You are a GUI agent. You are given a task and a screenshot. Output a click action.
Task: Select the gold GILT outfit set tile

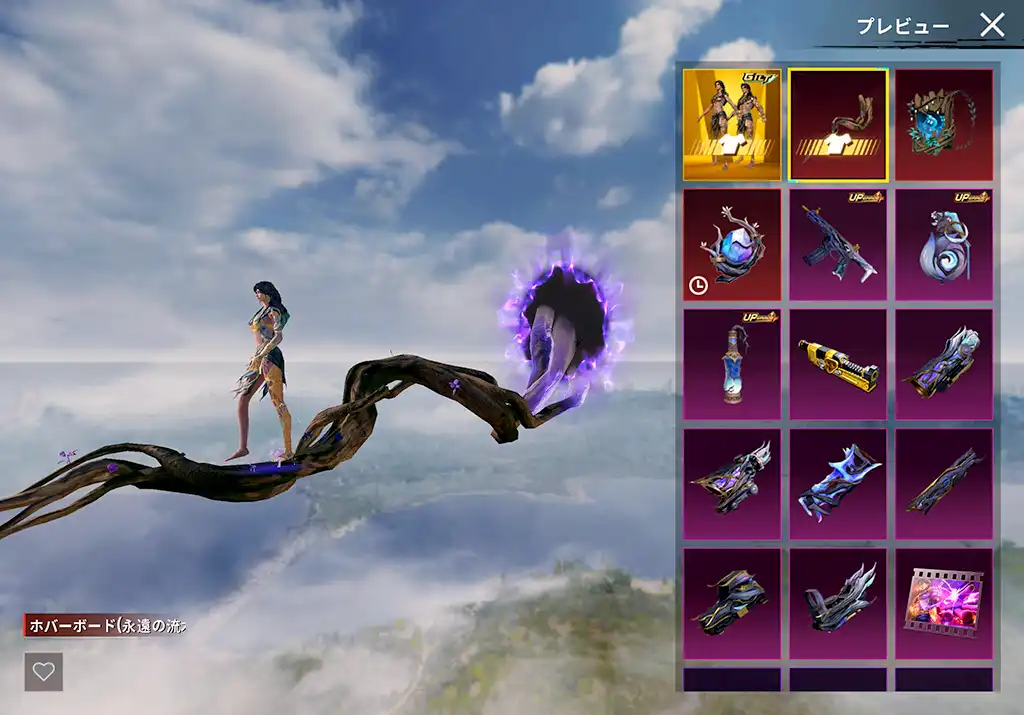[x=732, y=125]
